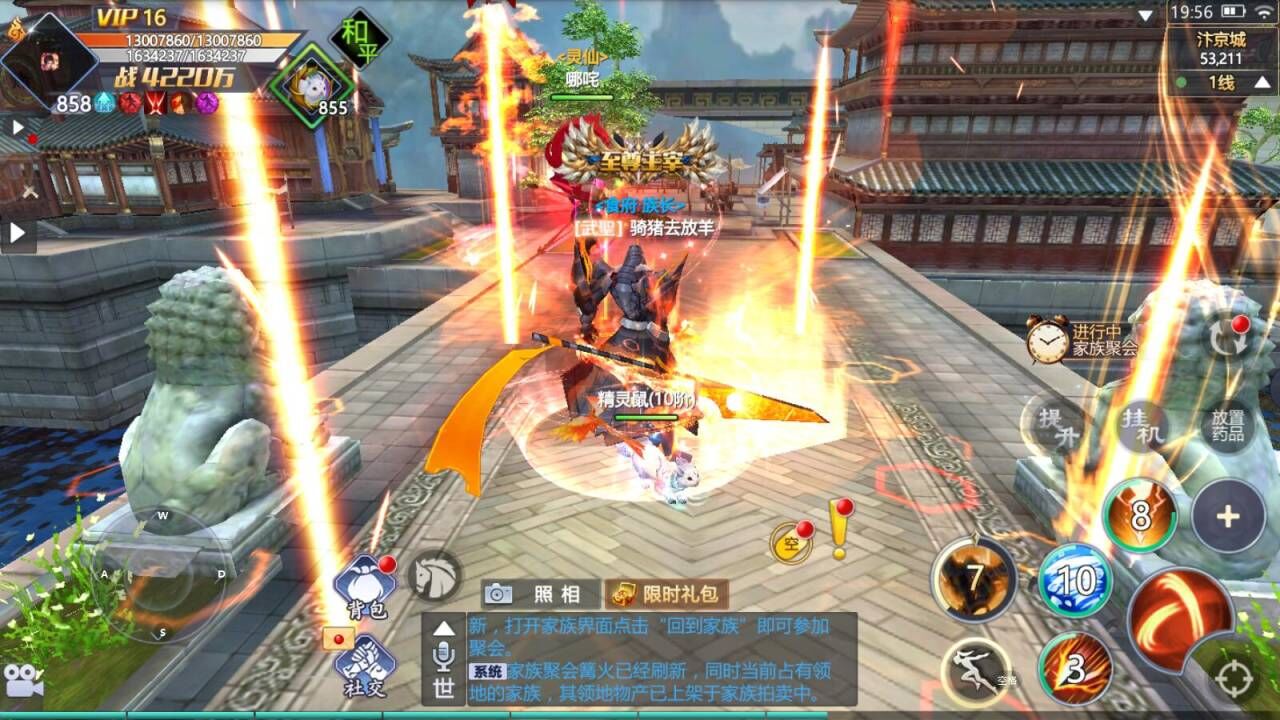The width and height of the screenshot is (1280, 720).
Task: Toggle the 挂机 auto-battle button
Action: (x=1143, y=427)
